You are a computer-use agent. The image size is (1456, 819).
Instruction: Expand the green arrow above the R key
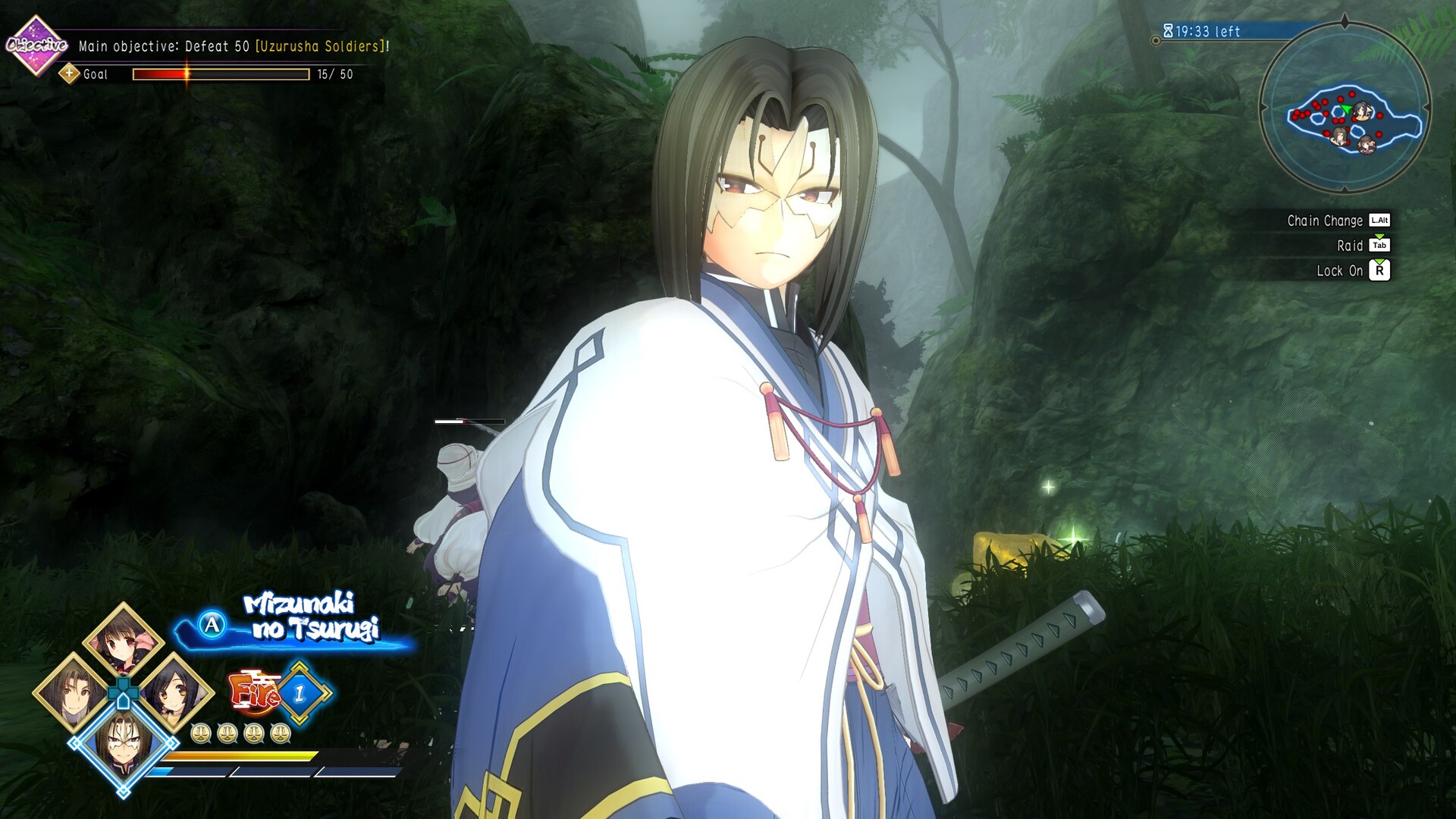(x=1379, y=262)
